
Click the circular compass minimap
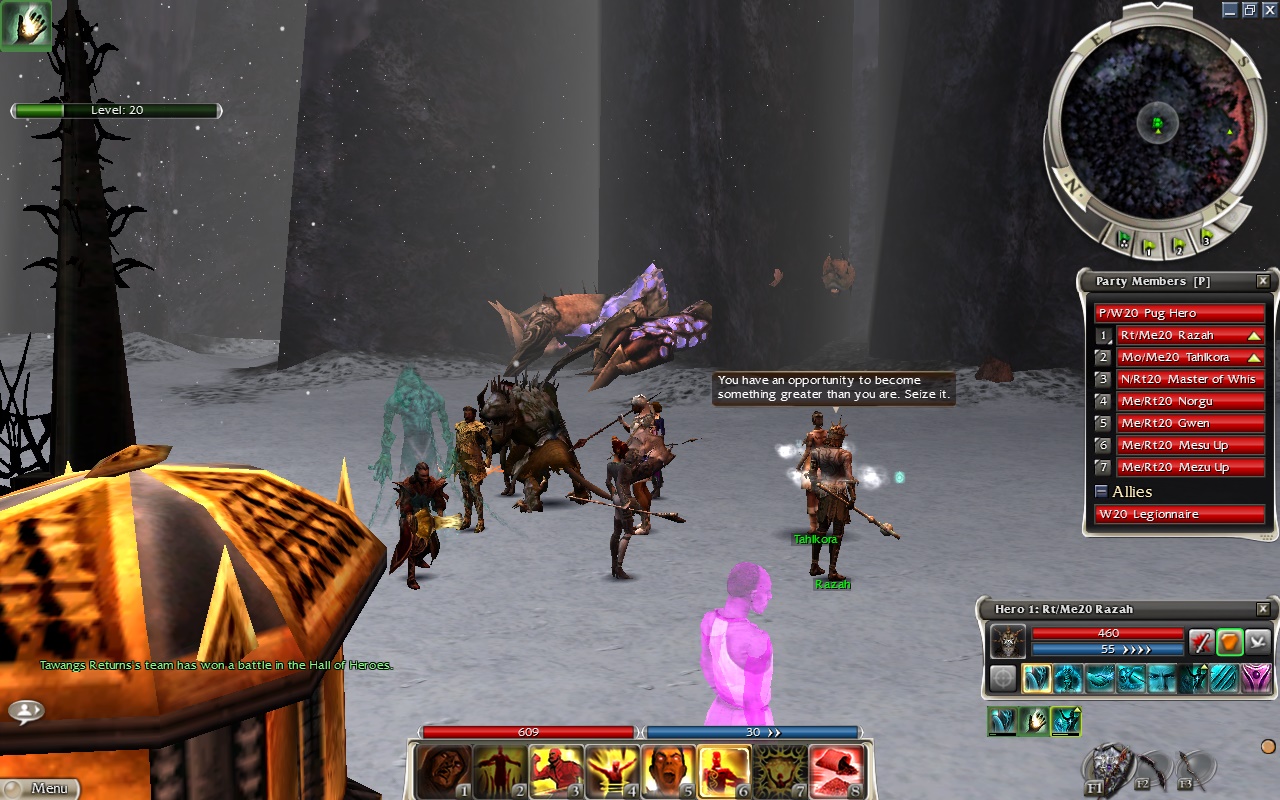click(1157, 124)
